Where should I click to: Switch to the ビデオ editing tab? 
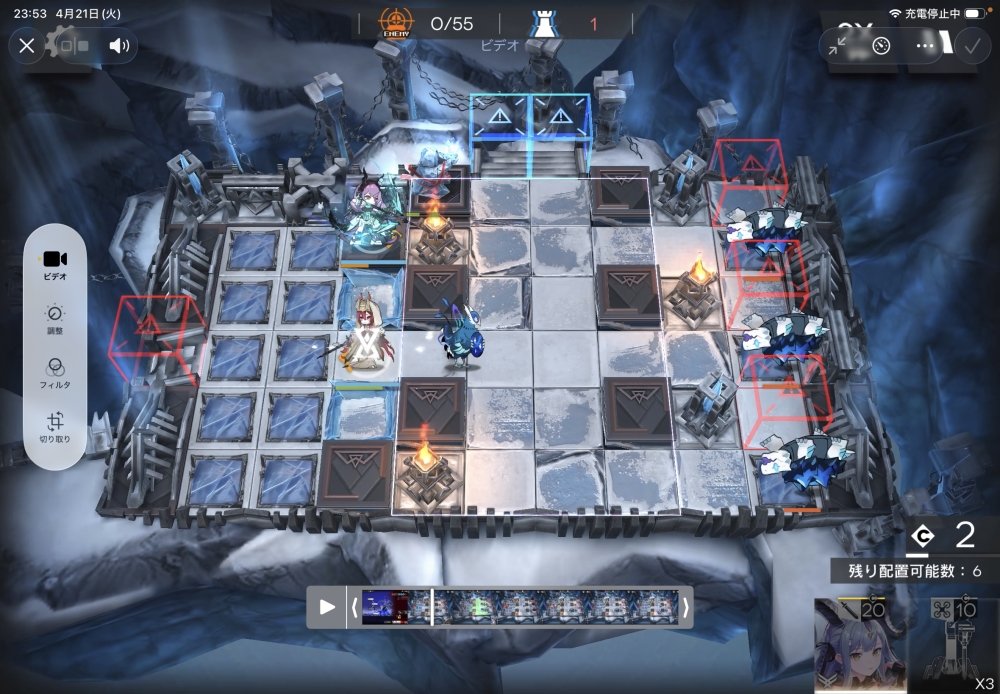(x=56, y=263)
